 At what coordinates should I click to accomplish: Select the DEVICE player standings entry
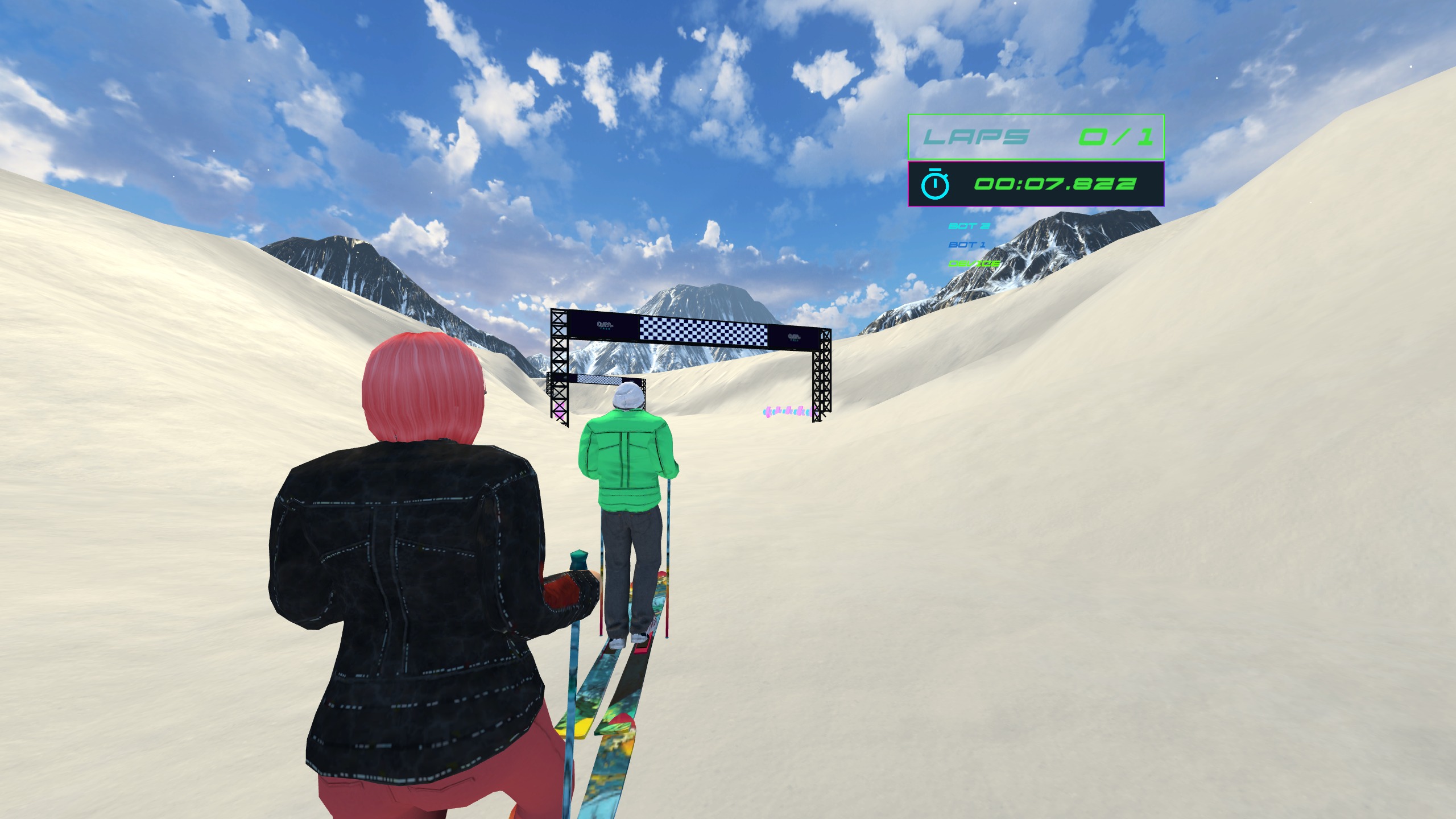[x=974, y=263]
